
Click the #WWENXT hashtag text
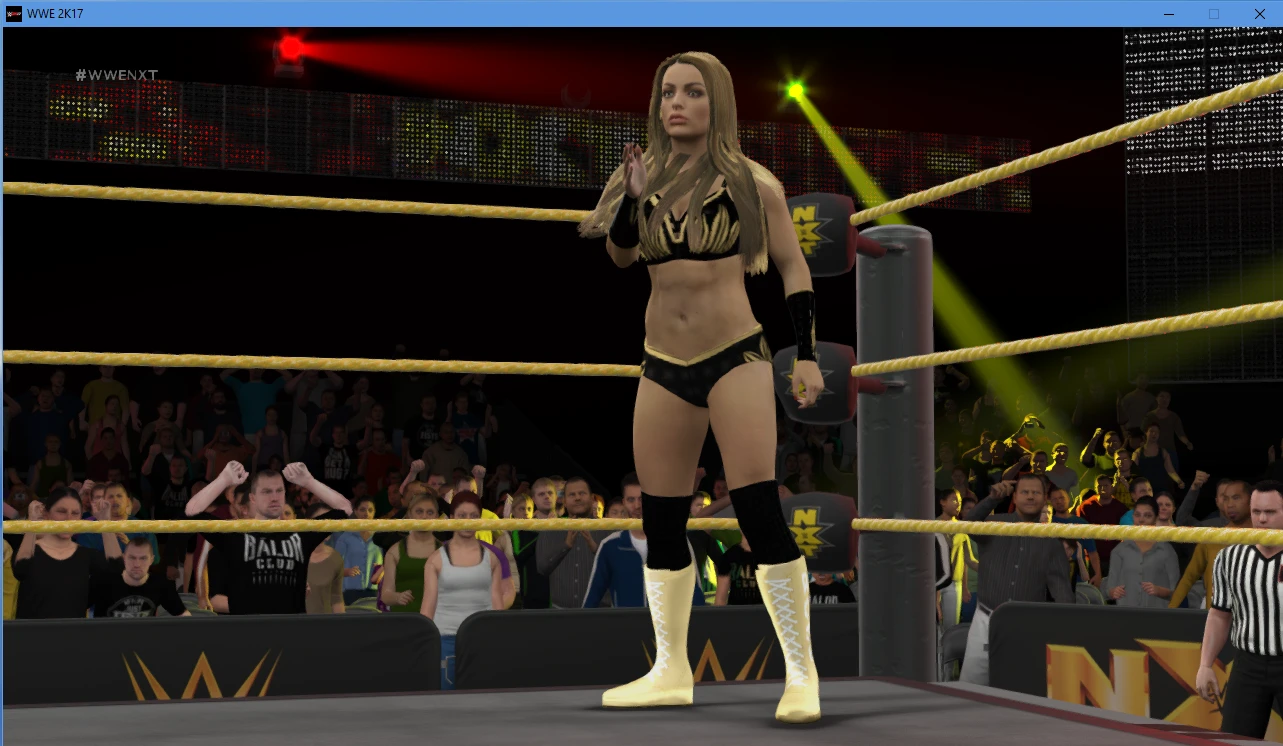119,74
